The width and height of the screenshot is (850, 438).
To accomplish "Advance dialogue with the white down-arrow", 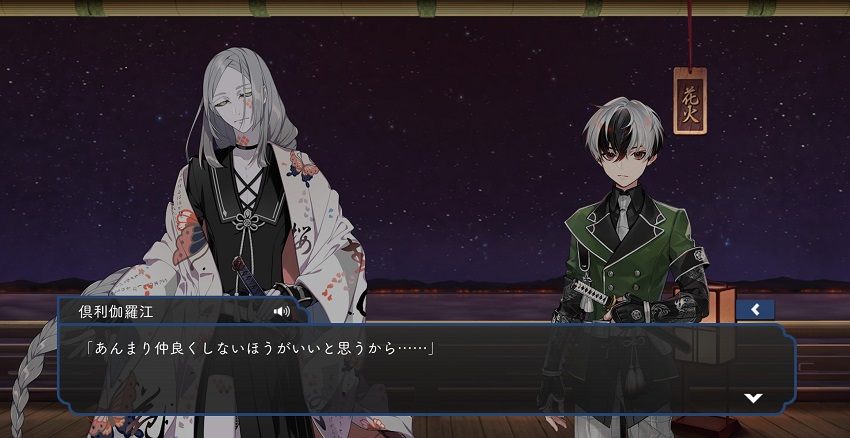I will (753, 397).
